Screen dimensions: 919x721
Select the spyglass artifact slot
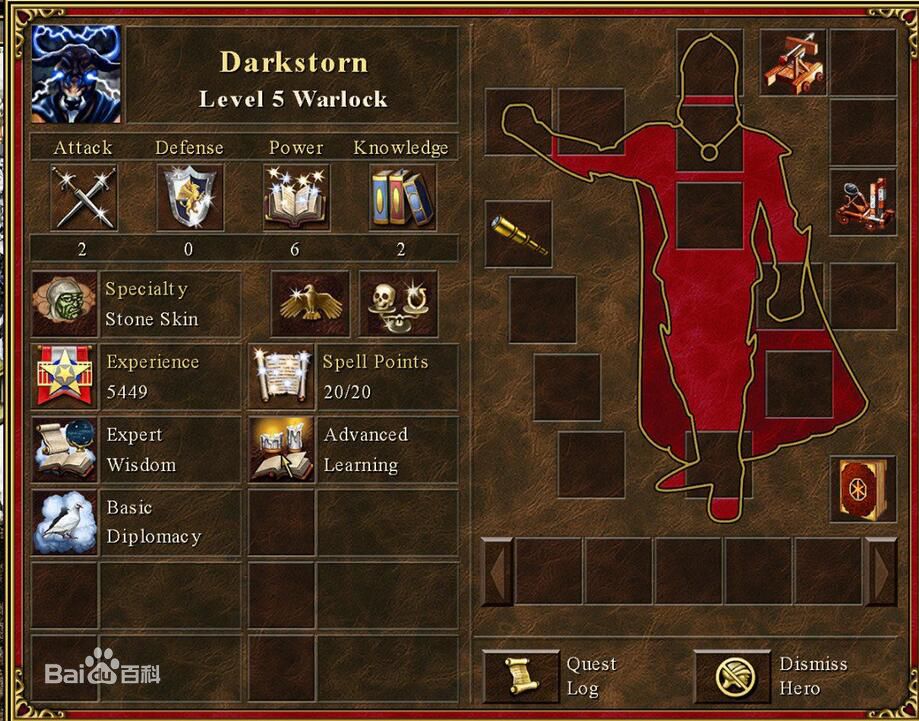tap(519, 234)
